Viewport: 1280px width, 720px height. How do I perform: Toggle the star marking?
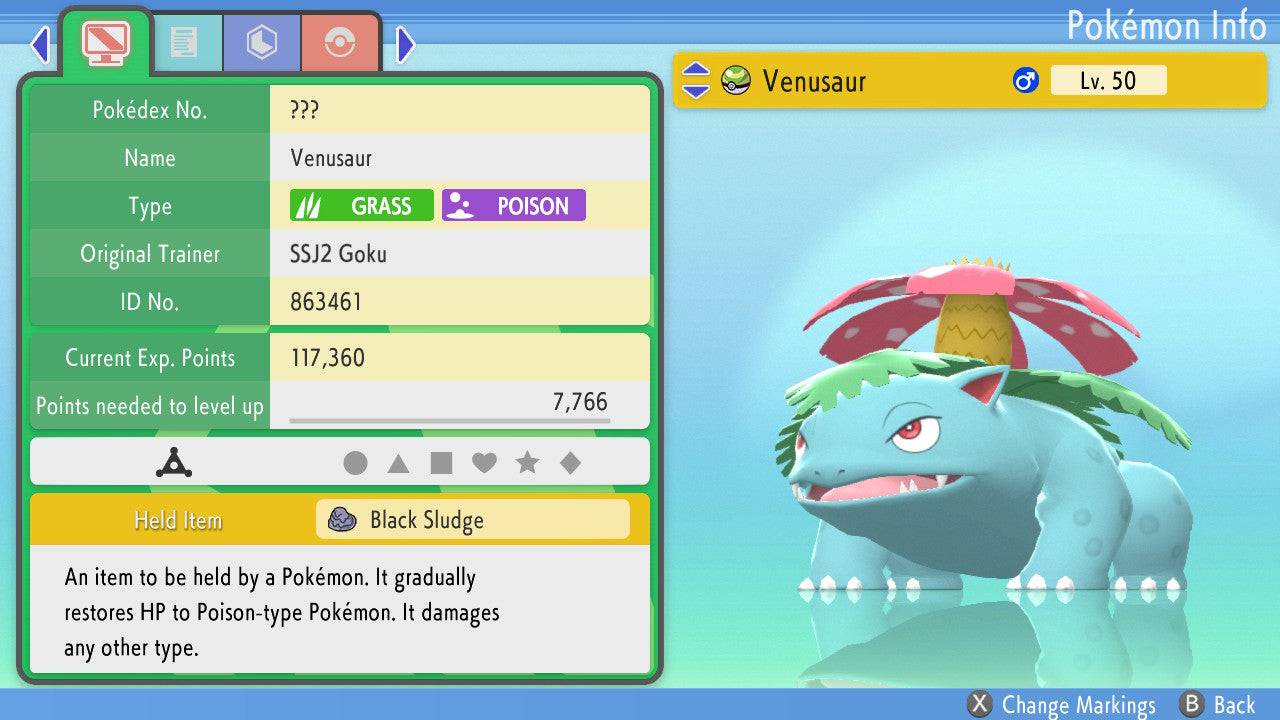tap(527, 463)
